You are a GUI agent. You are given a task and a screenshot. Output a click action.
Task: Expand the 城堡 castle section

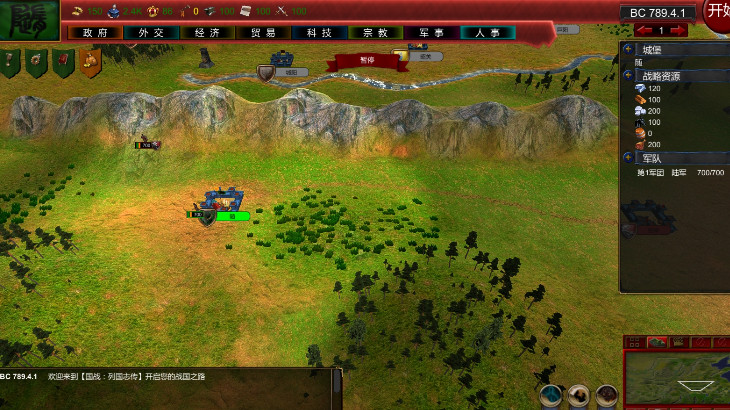pos(628,48)
